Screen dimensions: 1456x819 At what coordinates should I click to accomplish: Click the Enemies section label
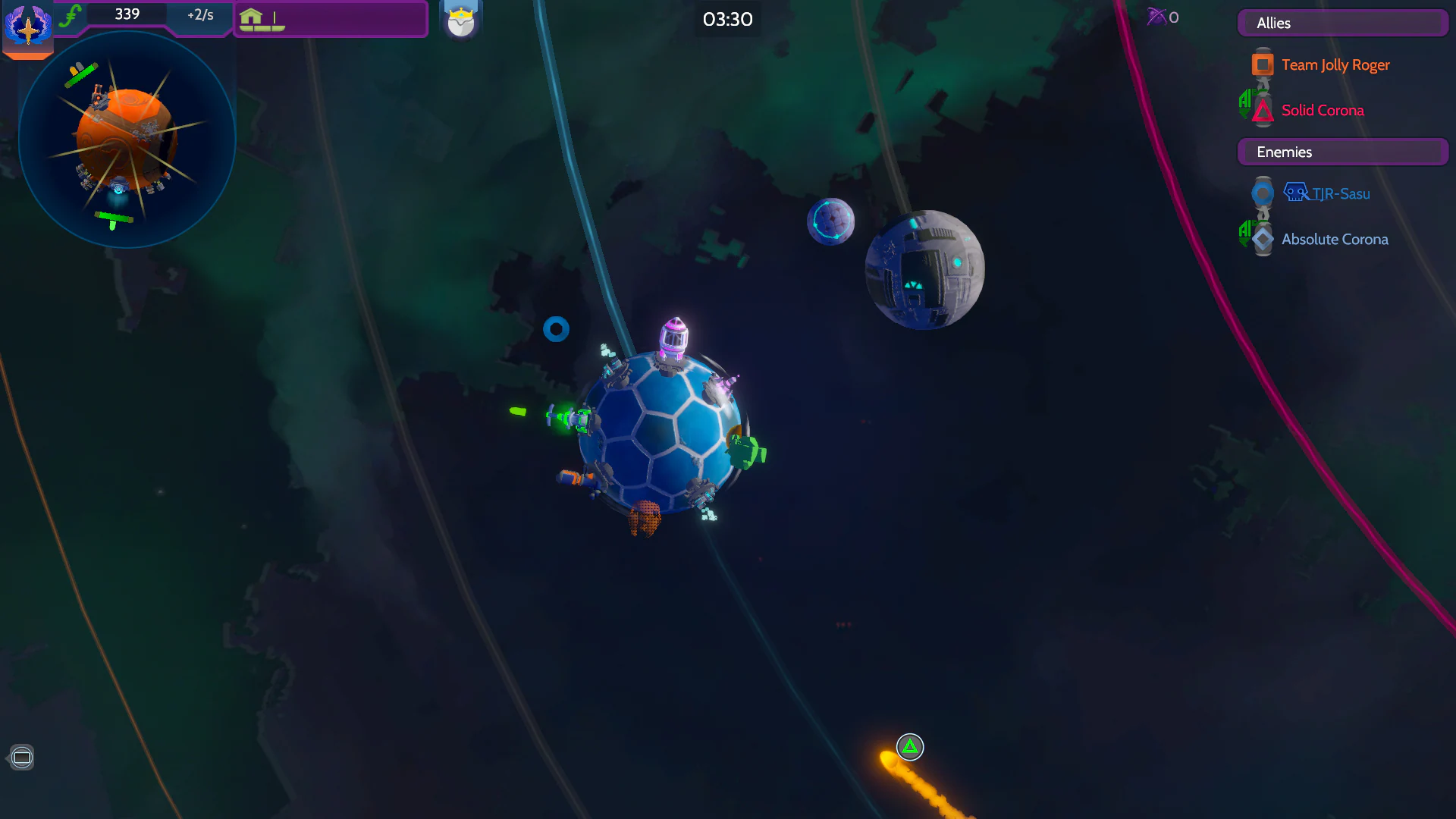(x=1283, y=152)
